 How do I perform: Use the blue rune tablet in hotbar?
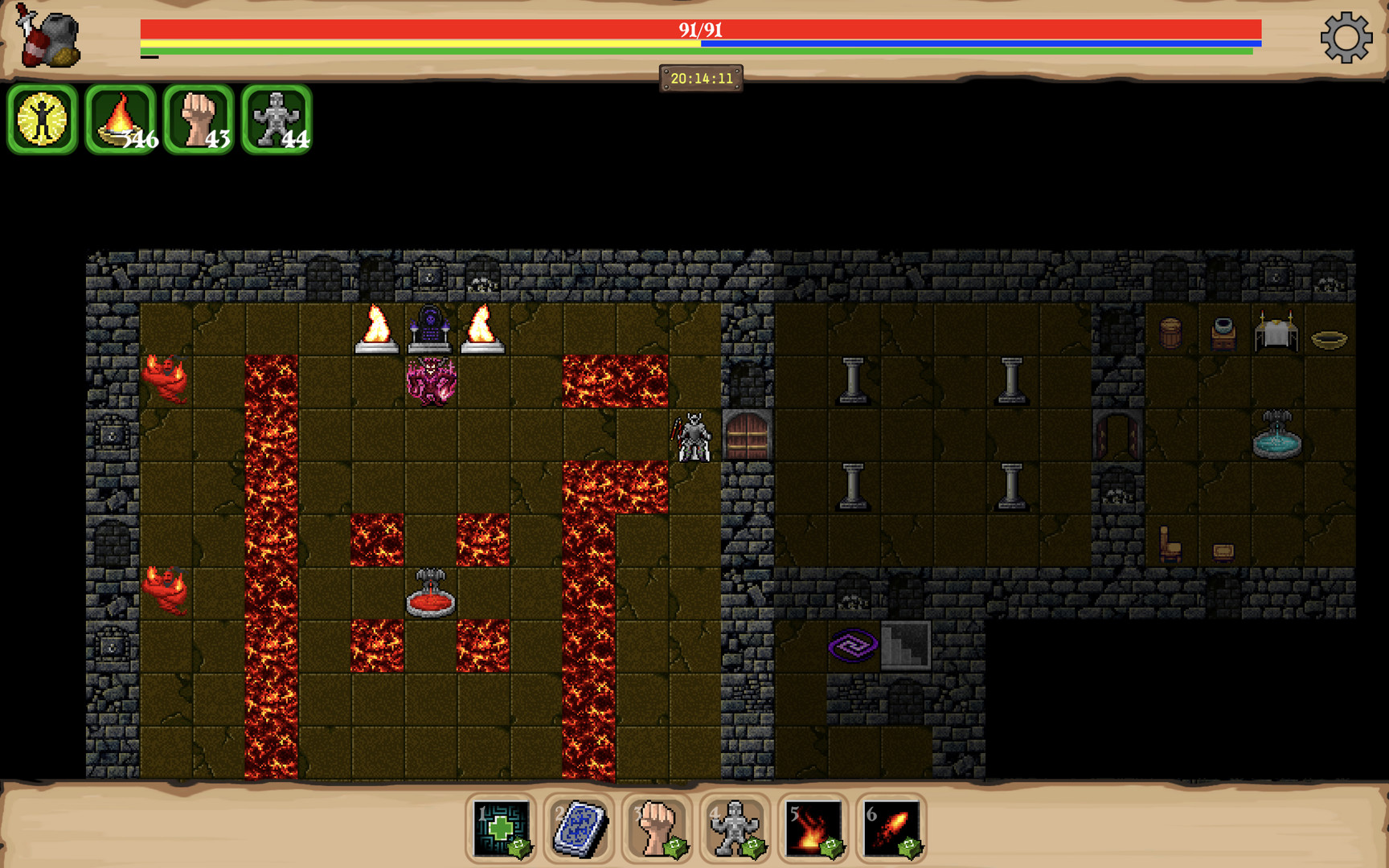579,828
